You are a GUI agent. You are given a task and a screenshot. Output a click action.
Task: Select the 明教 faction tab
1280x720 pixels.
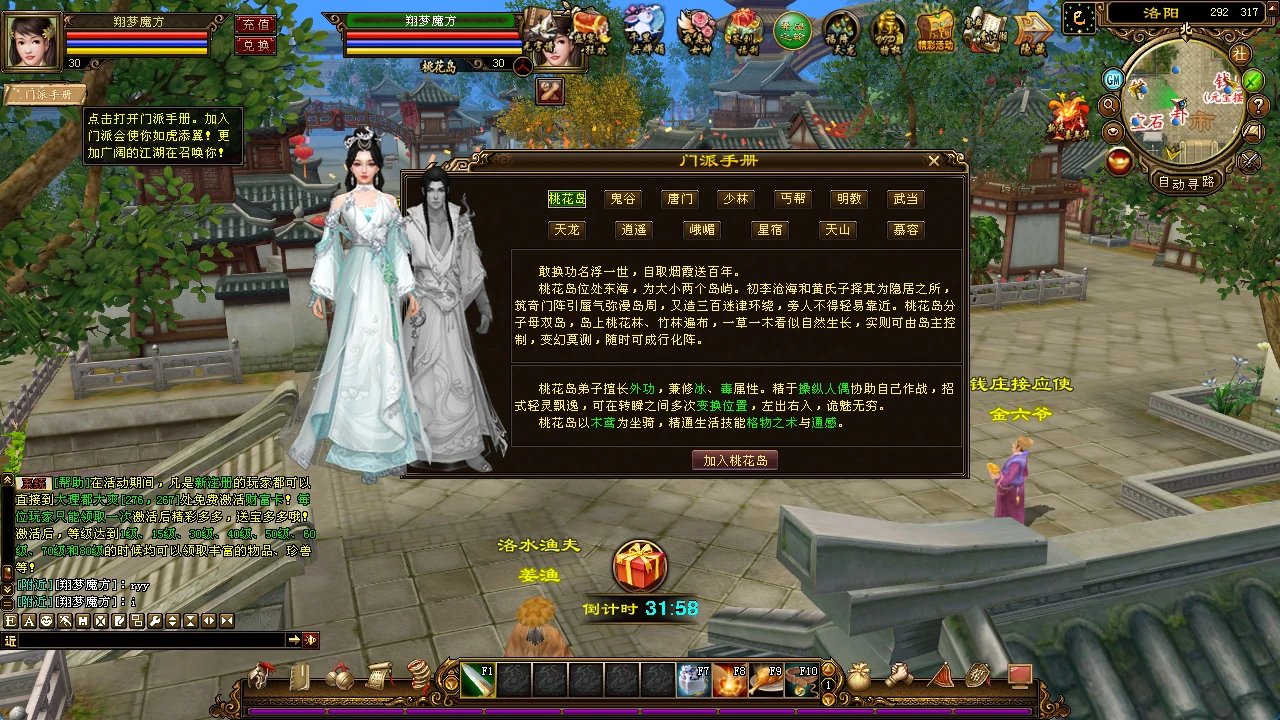tap(850, 199)
